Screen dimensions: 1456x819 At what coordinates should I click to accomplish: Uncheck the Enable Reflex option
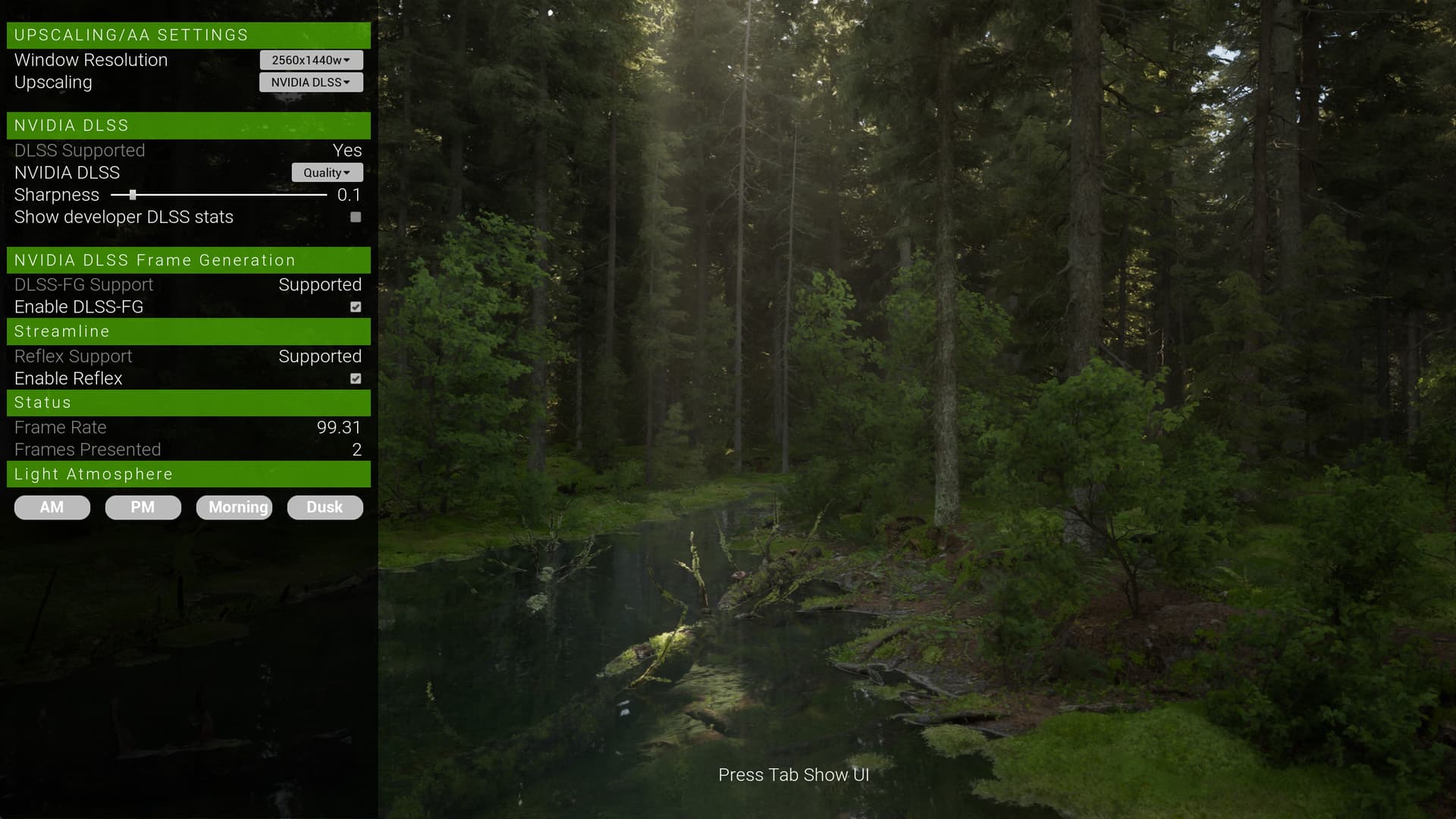(355, 378)
